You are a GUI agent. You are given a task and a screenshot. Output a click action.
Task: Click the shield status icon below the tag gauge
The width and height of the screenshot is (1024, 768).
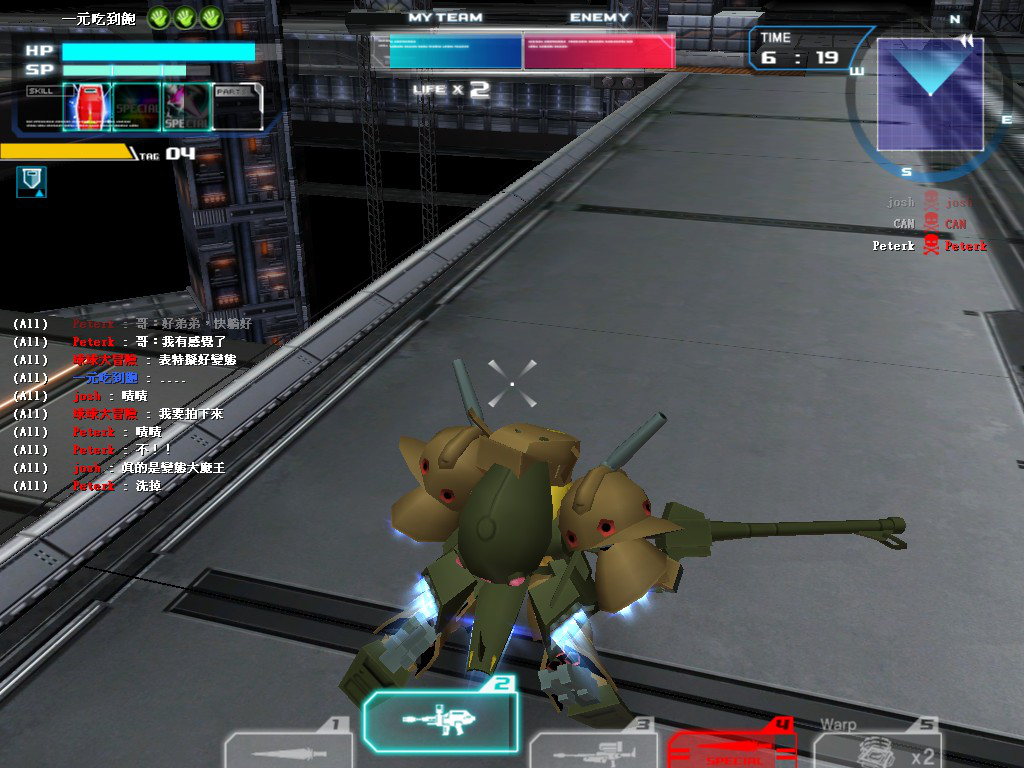tap(31, 182)
